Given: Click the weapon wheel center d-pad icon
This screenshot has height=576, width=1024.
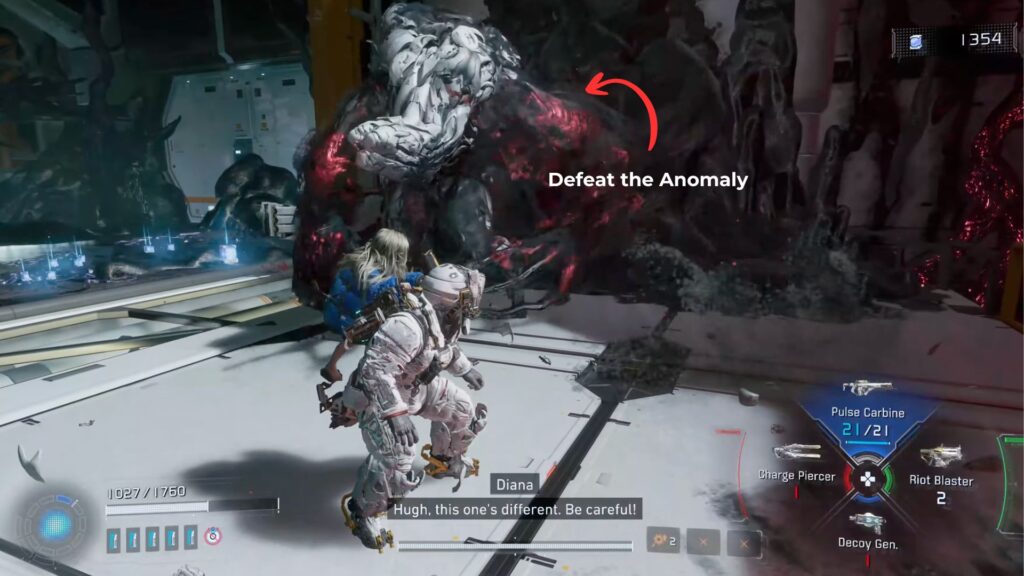Looking at the screenshot, I should click(x=868, y=477).
